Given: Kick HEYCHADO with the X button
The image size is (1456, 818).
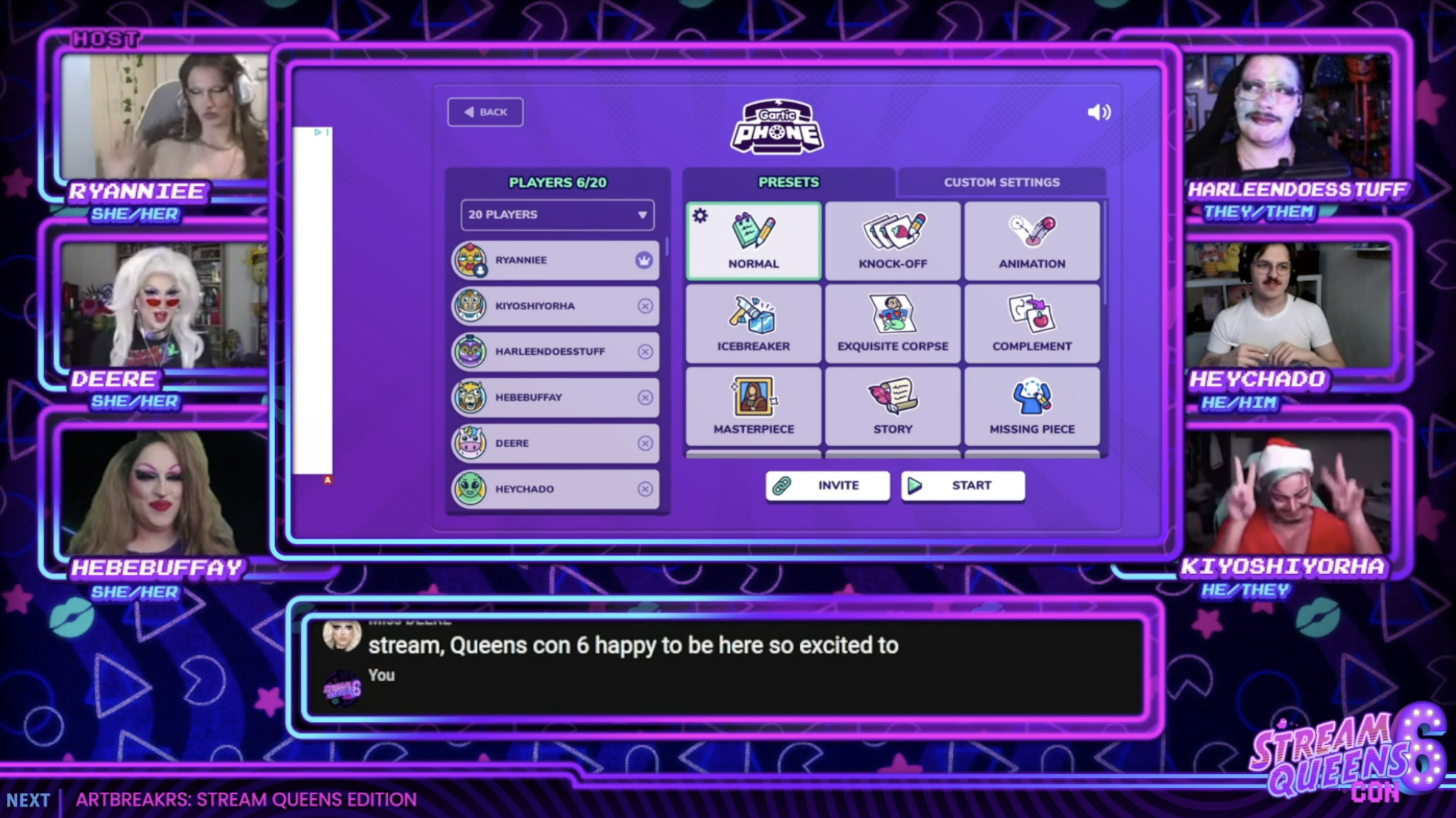Looking at the screenshot, I should click(x=645, y=489).
